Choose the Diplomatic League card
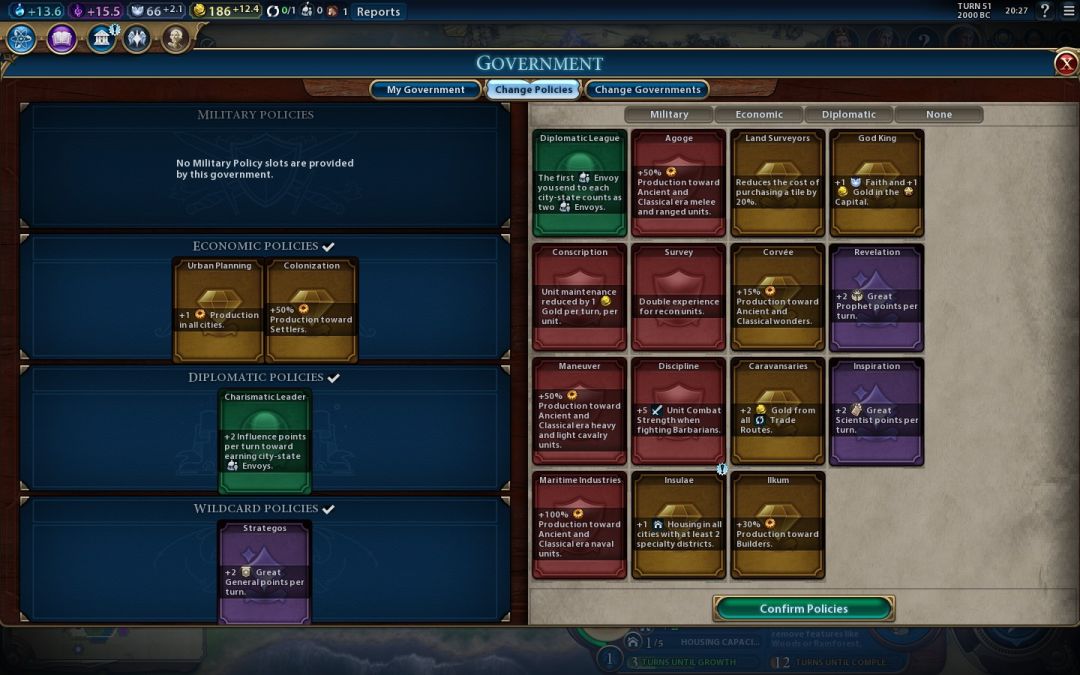The width and height of the screenshot is (1080, 675). [580, 183]
